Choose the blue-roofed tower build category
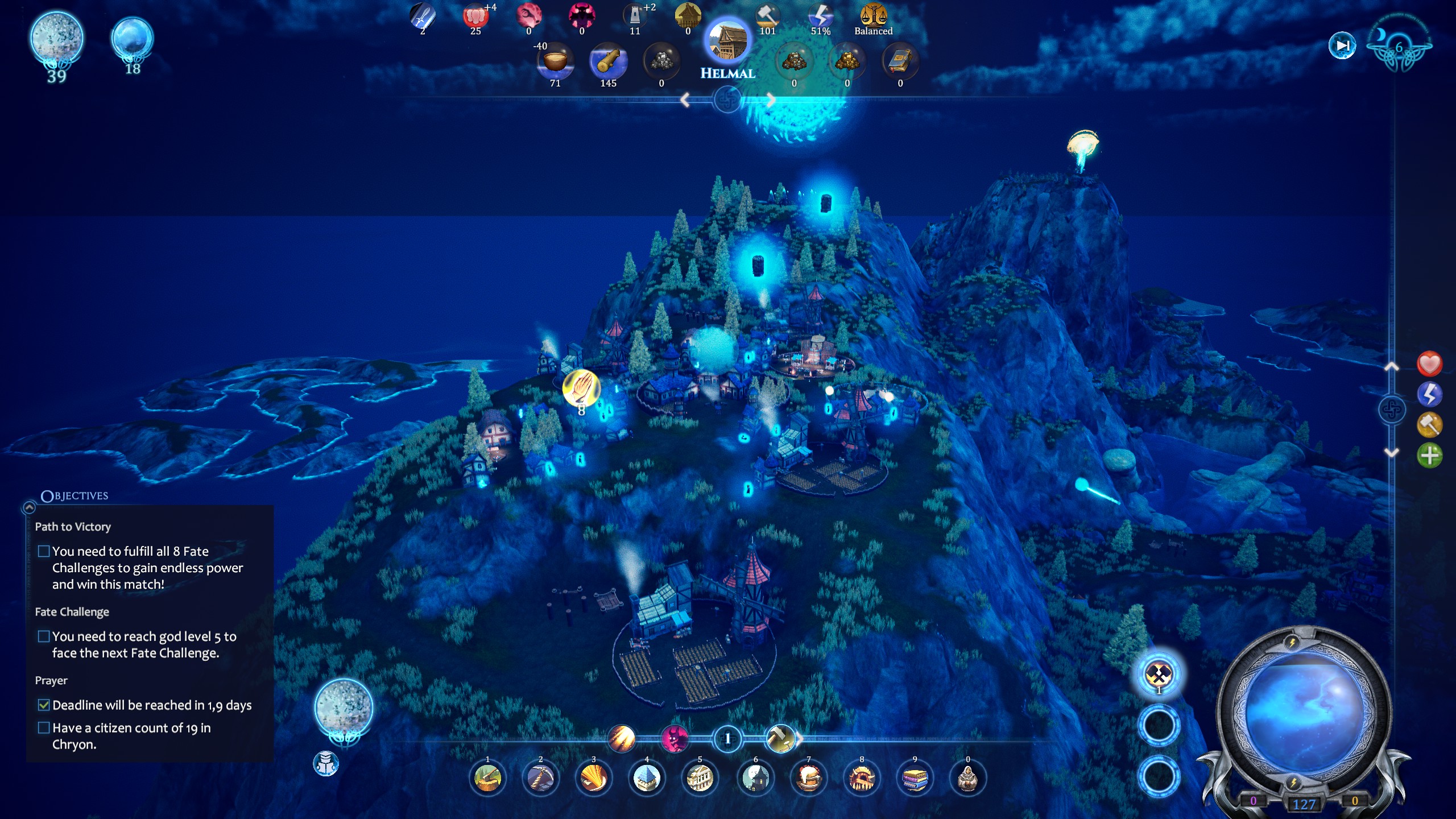This screenshot has width=1456, height=819. point(647,778)
